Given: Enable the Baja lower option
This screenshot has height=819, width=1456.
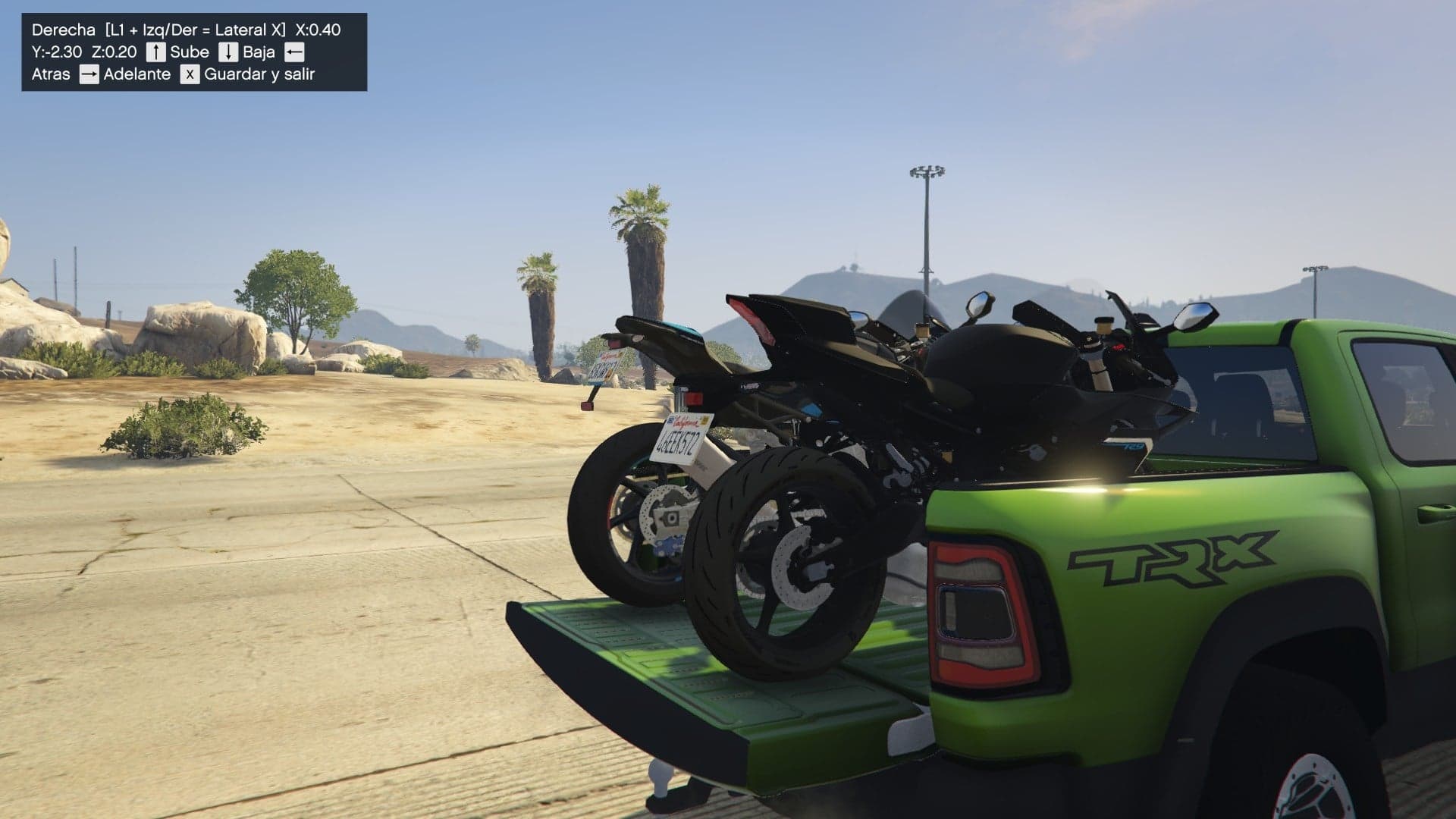Looking at the screenshot, I should (x=259, y=52).
